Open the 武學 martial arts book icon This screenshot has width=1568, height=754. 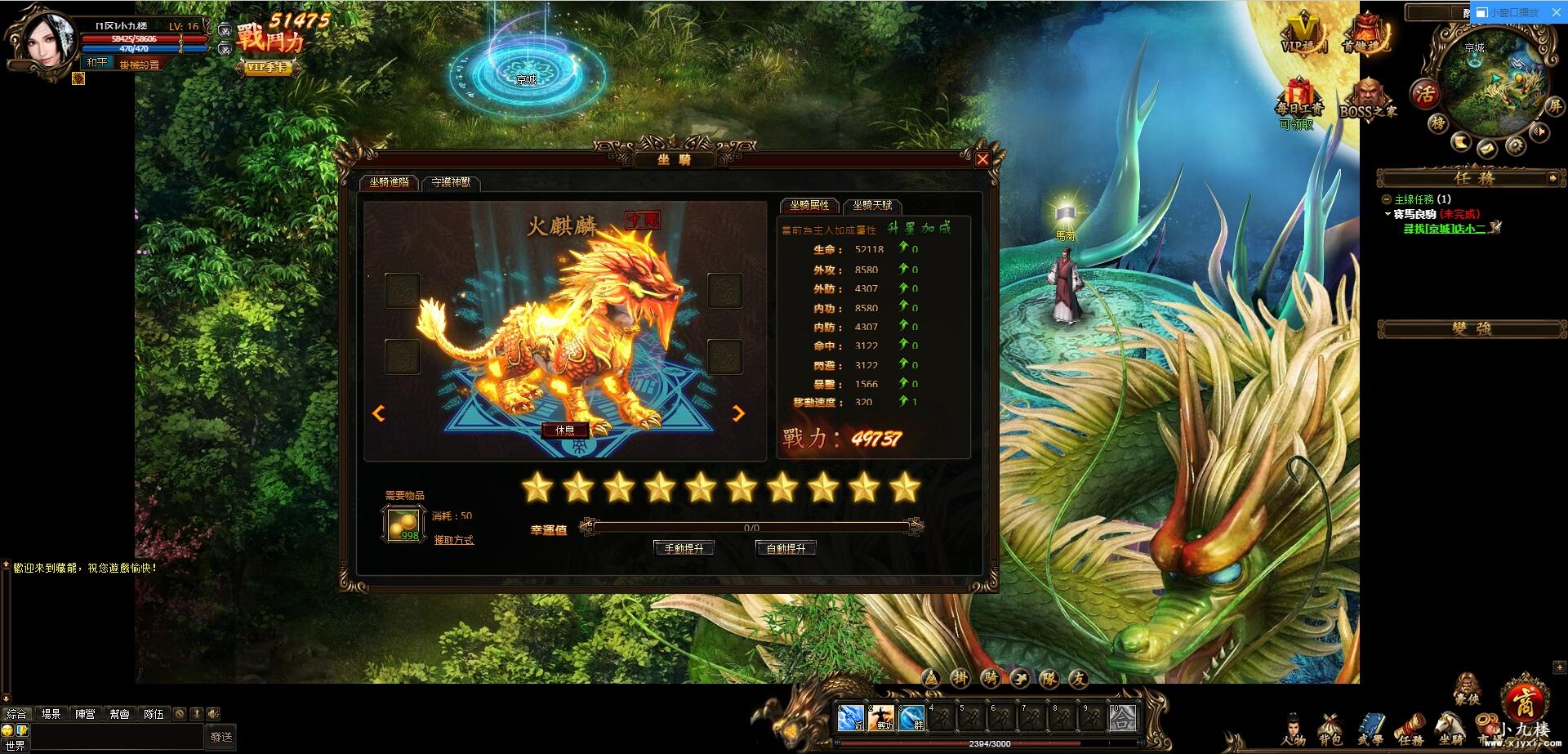click(x=1370, y=725)
